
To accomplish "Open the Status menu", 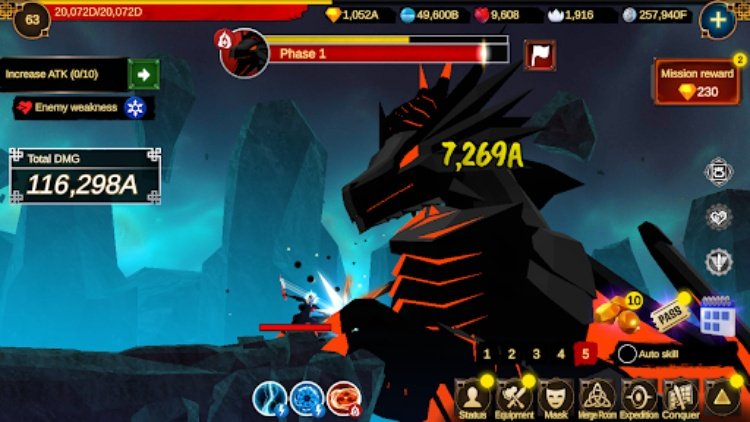I will click(472, 398).
